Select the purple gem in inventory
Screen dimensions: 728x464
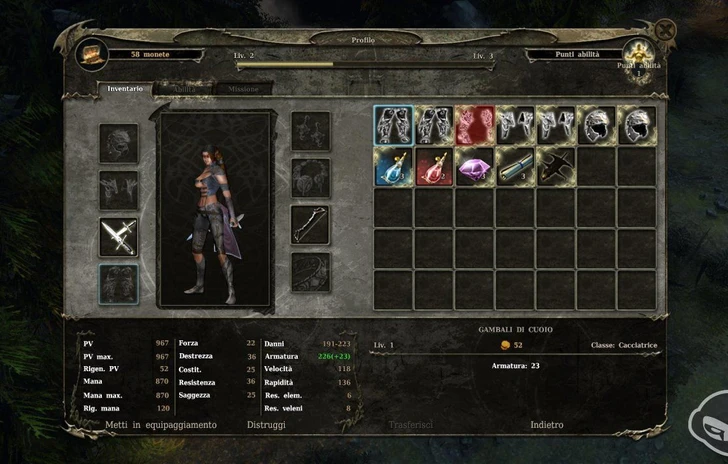(474, 167)
